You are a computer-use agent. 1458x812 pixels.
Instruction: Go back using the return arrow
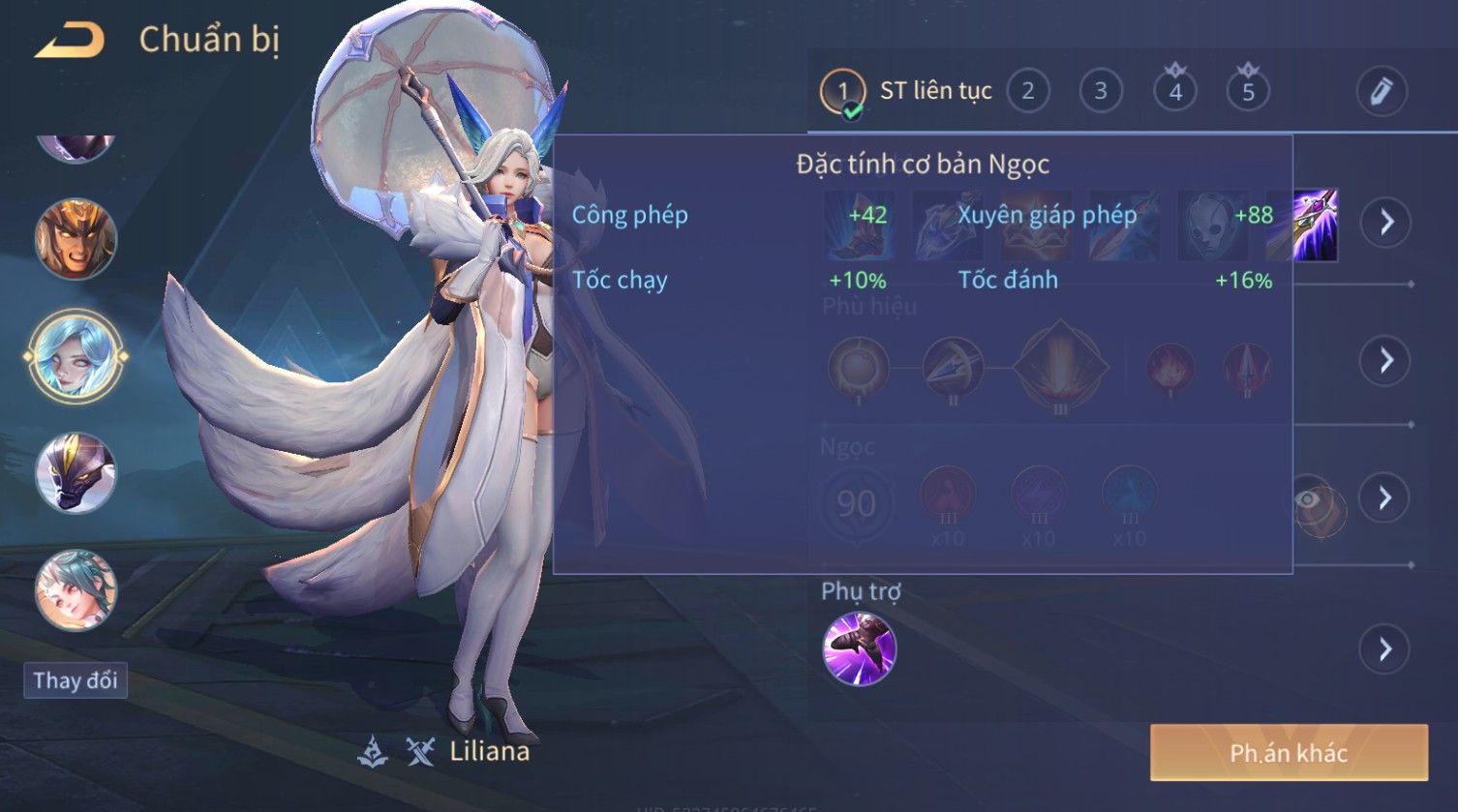(70, 41)
